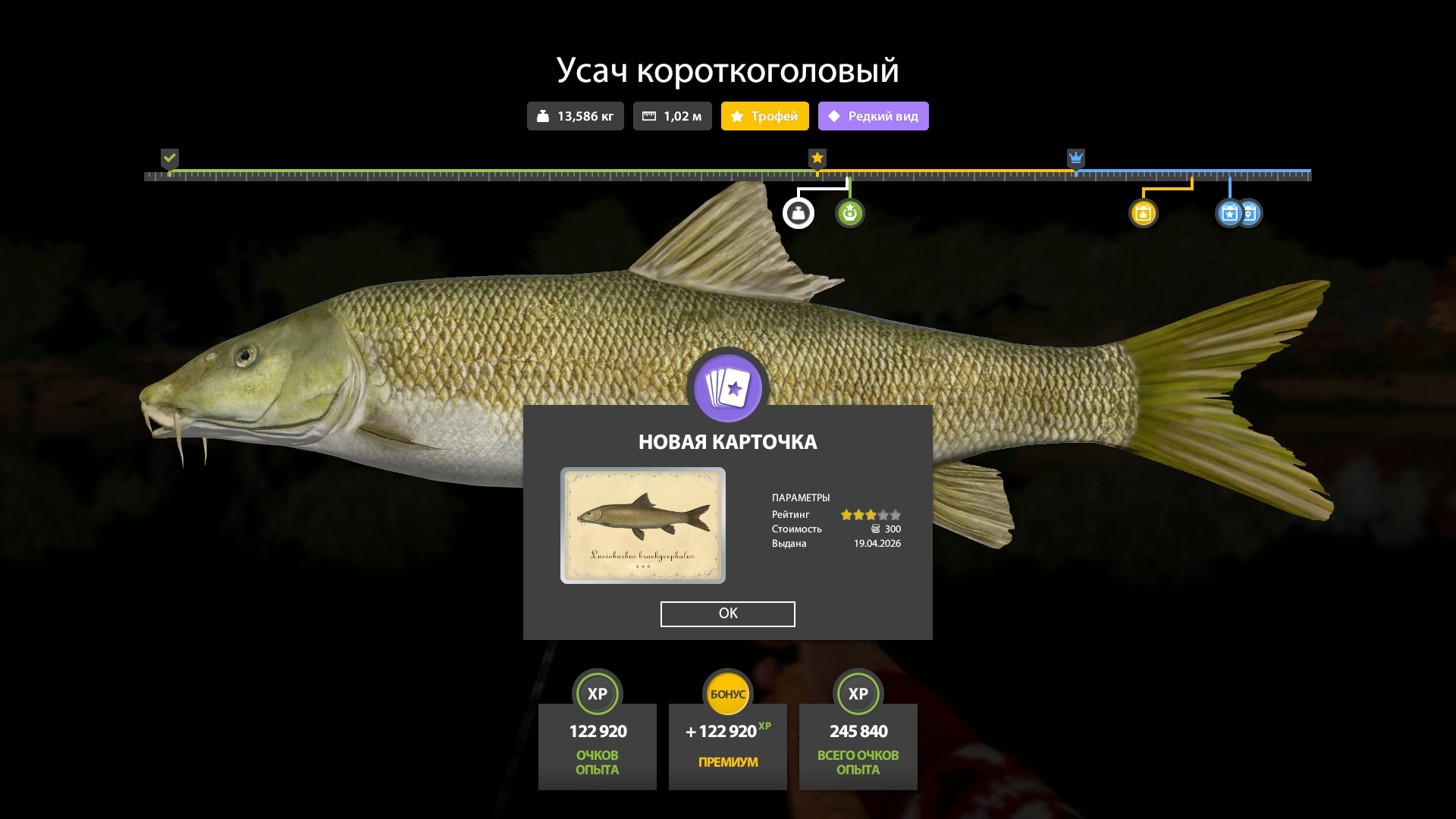Click the purple card icon above the popup
This screenshot has height=819, width=1456.
pyautogui.click(x=728, y=388)
